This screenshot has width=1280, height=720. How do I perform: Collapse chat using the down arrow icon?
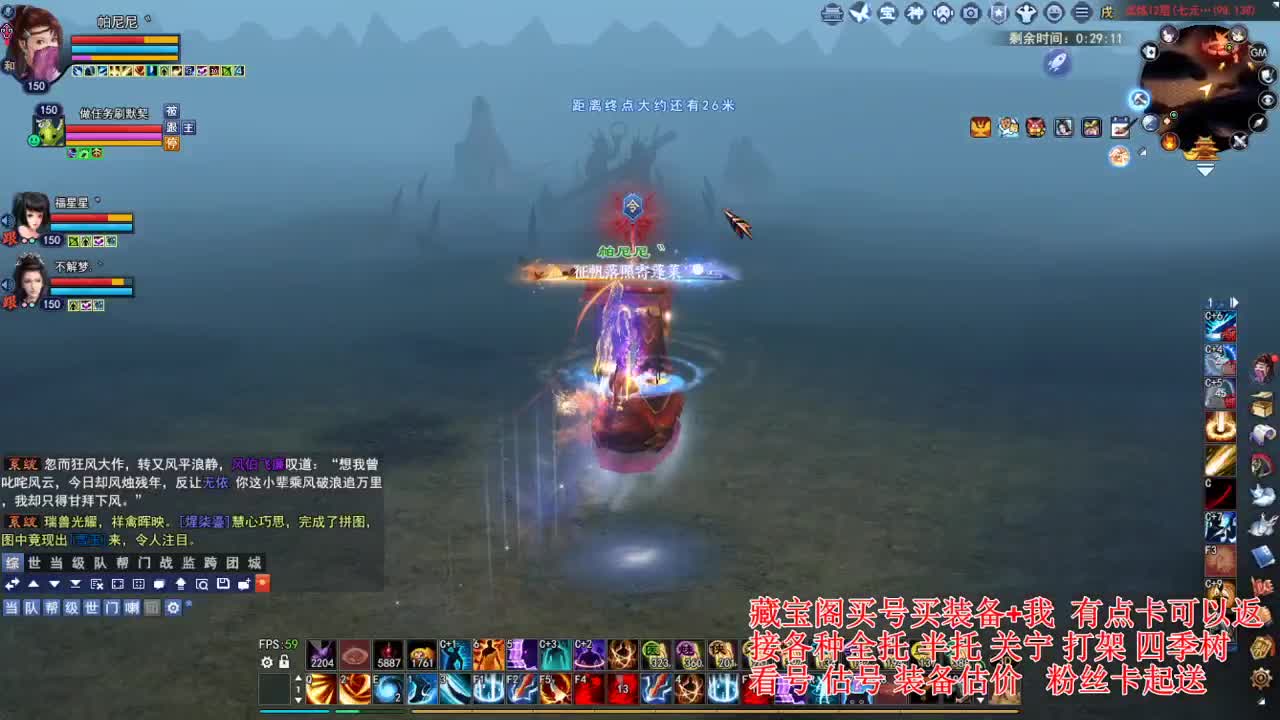tap(53, 583)
